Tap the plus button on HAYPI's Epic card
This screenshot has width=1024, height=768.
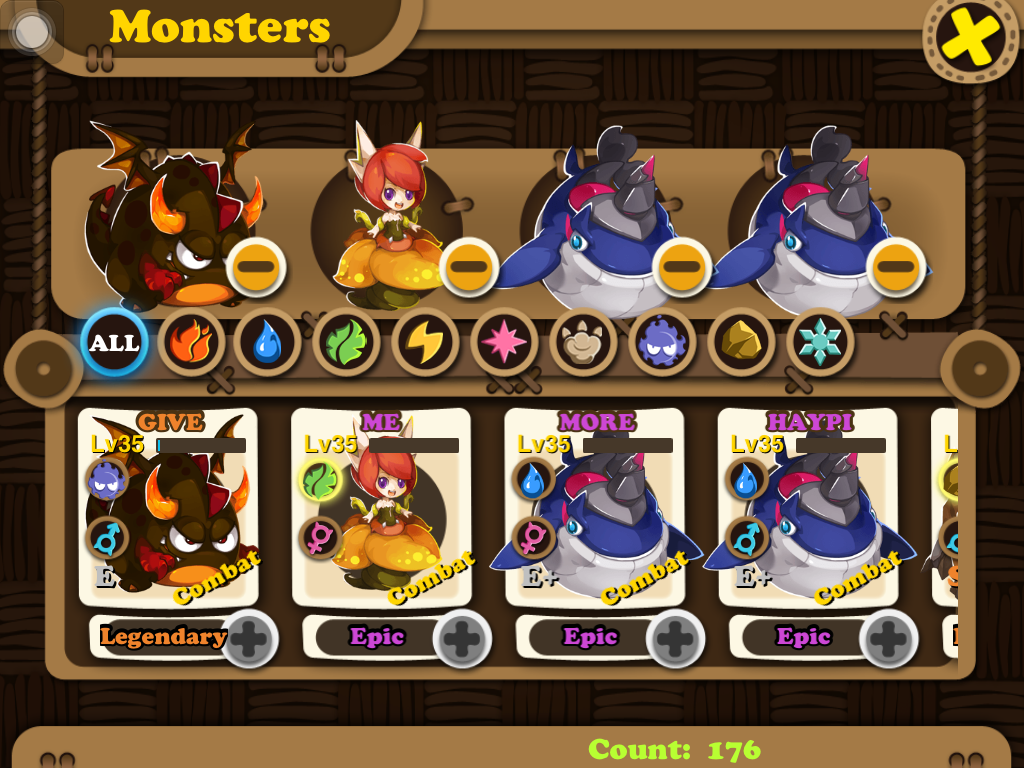889,638
